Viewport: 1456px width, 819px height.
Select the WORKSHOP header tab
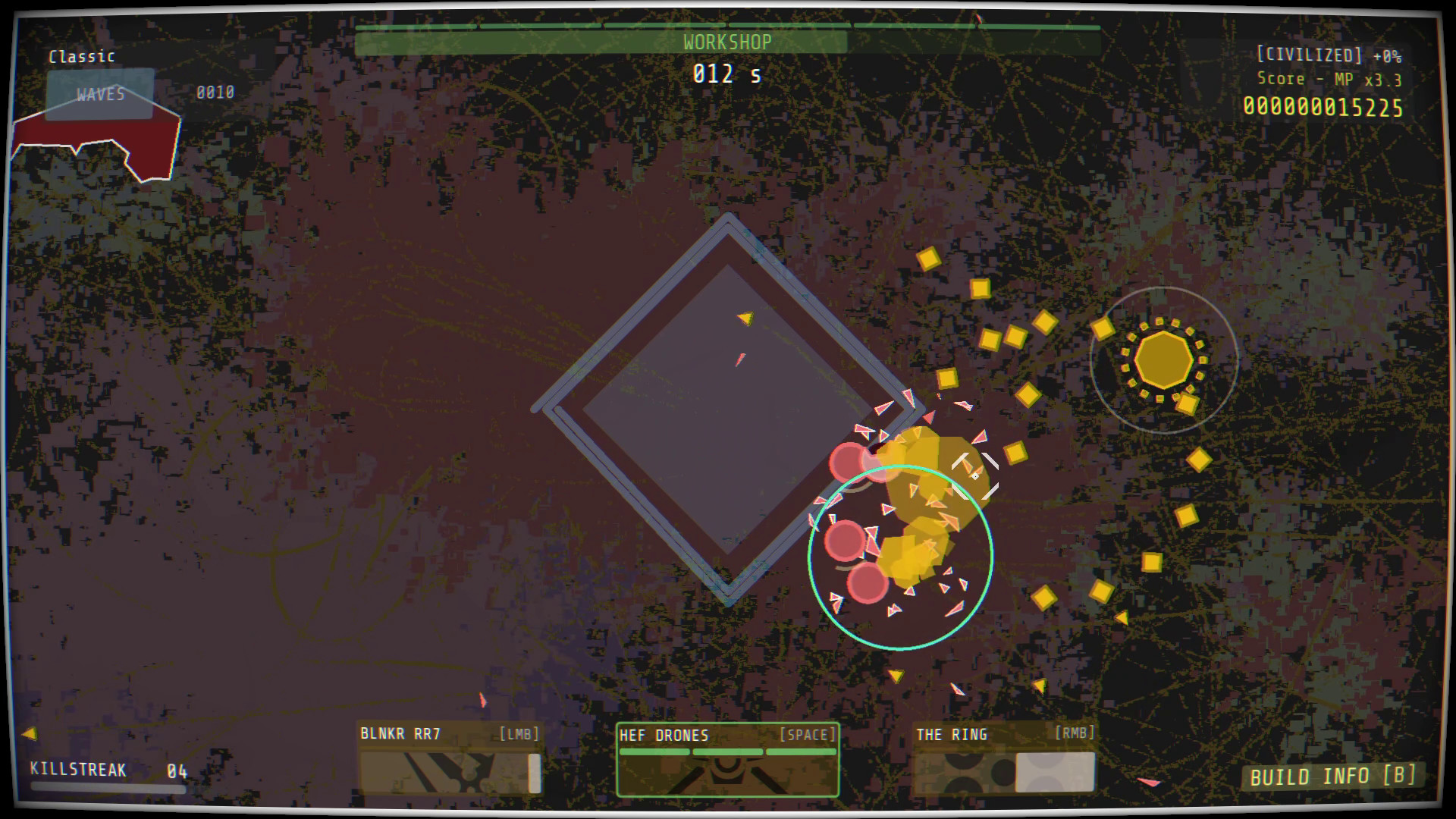726,42
